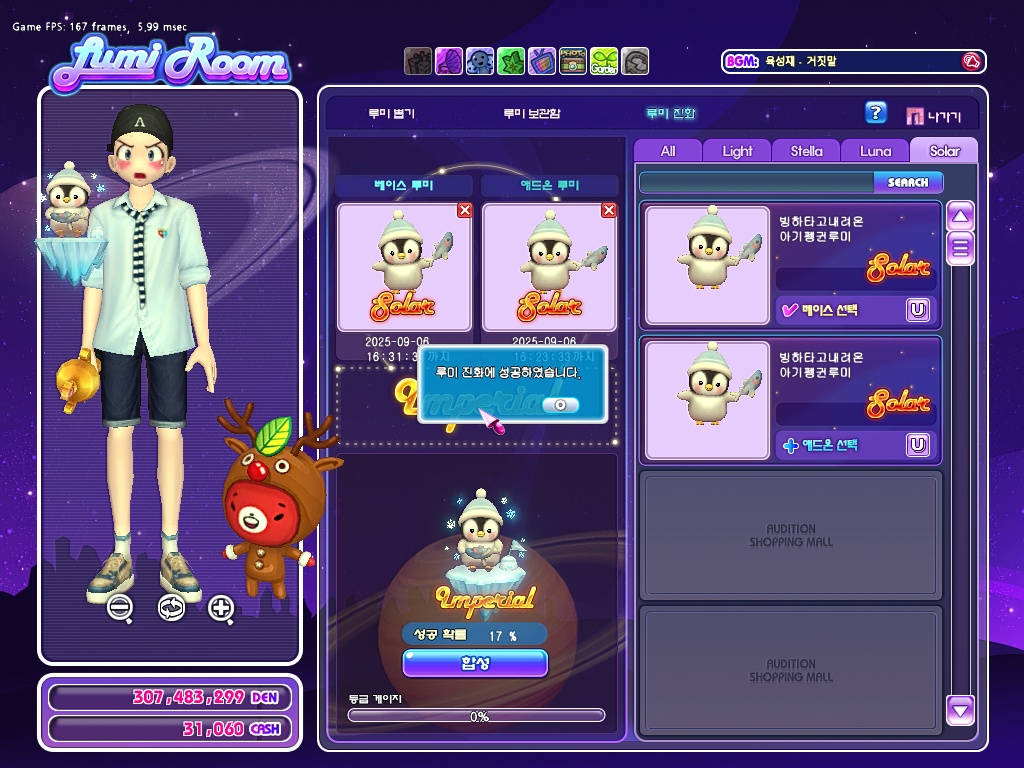Viewport: 1024px width, 768px height.
Task: Click the 합성 synthesis button
Action: coord(475,662)
